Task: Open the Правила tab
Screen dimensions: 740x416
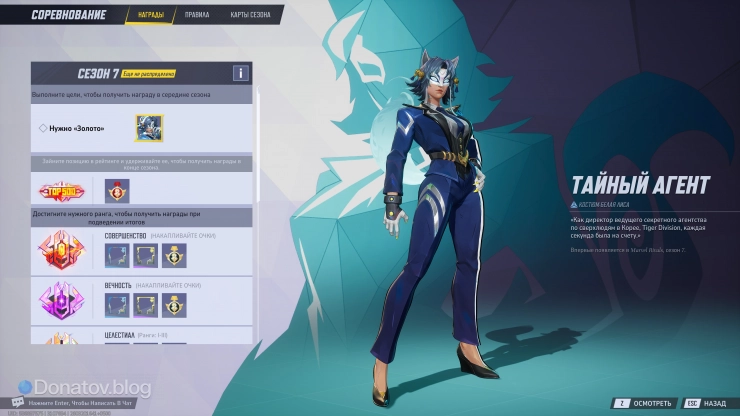Action: [197, 16]
